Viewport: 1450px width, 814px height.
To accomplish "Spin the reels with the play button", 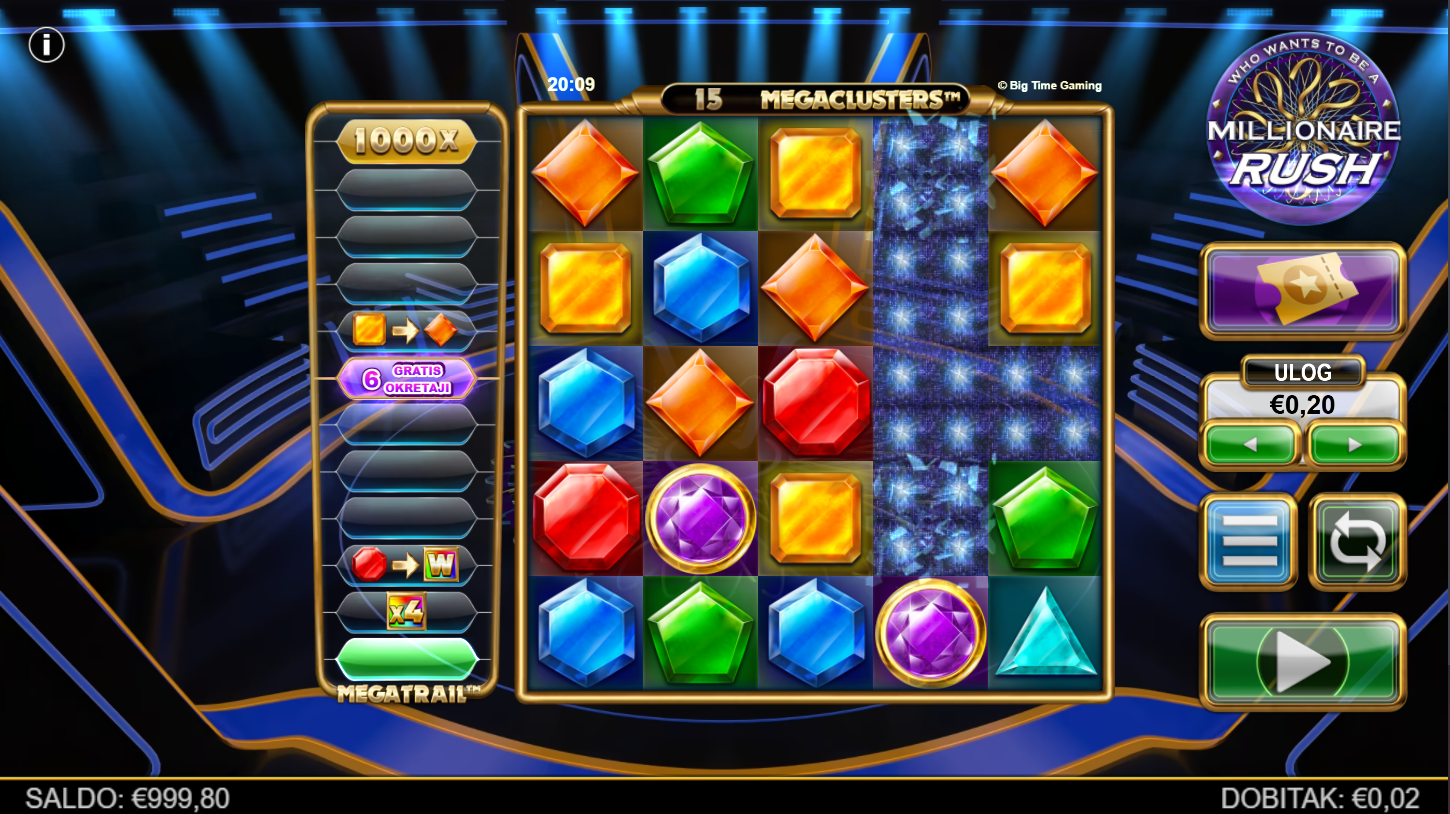I will click(x=1303, y=661).
